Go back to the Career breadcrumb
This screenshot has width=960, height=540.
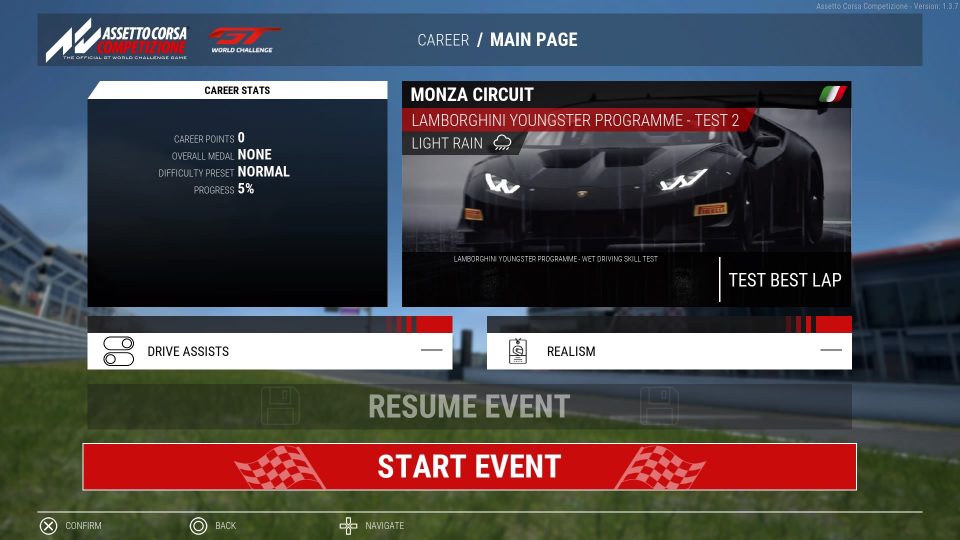point(443,41)
